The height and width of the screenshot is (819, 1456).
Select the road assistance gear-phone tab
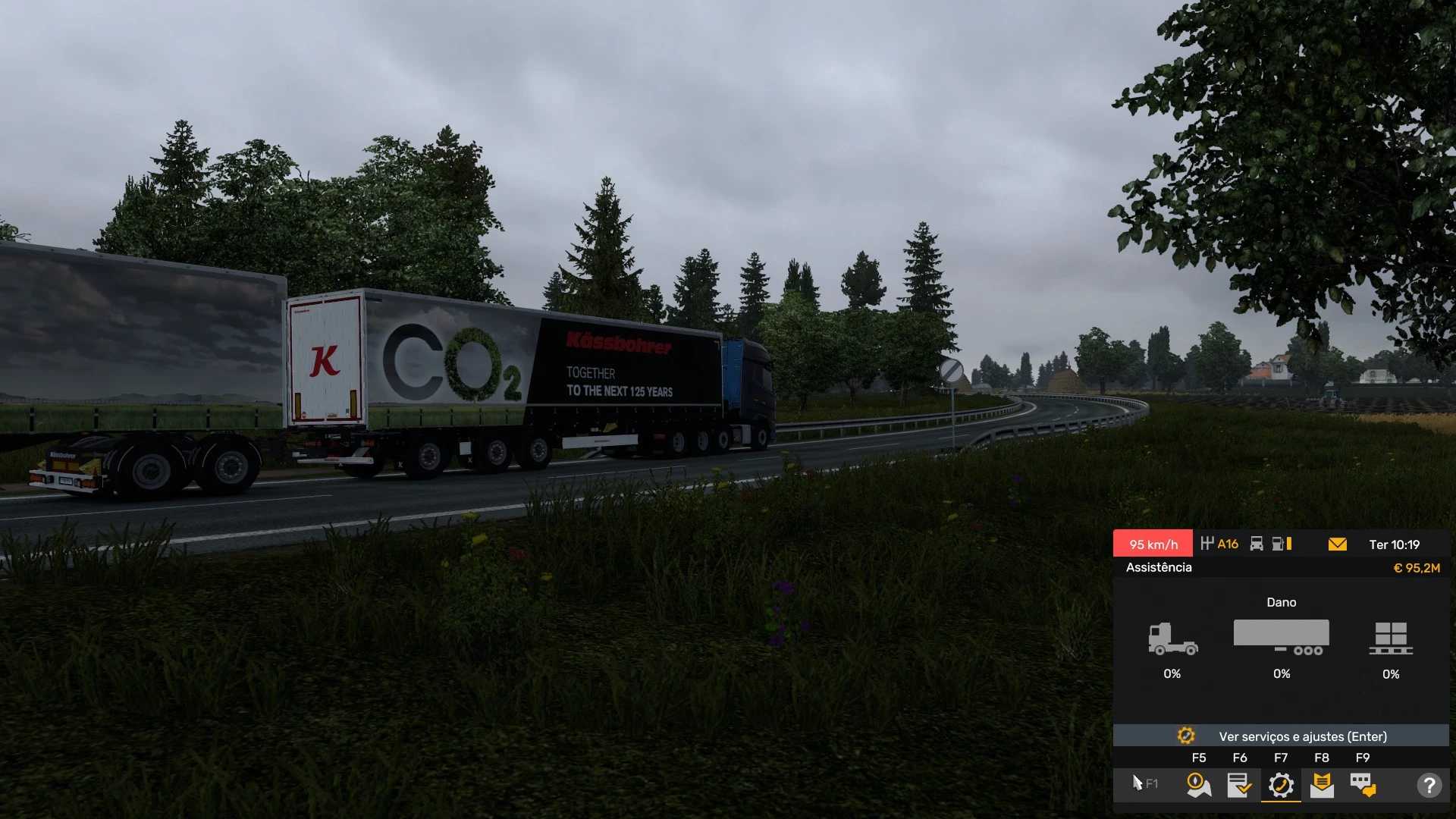(x=1281, y=785)
